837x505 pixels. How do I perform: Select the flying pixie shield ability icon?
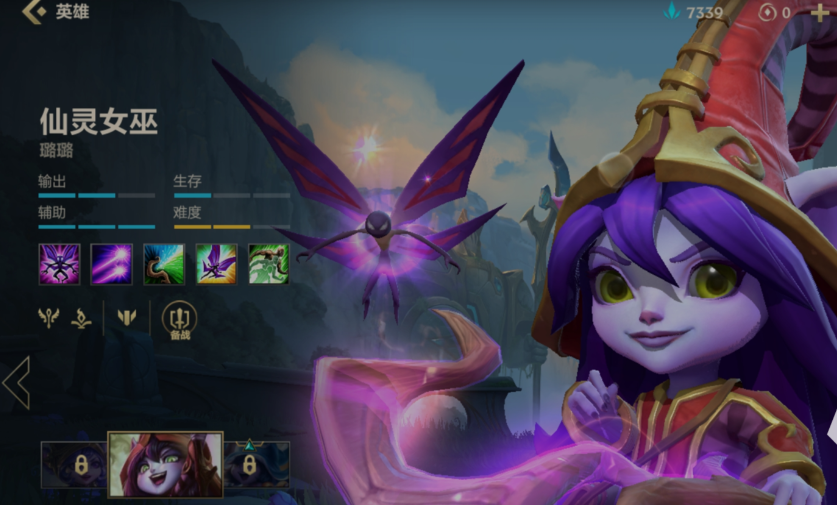coord(216,264)
